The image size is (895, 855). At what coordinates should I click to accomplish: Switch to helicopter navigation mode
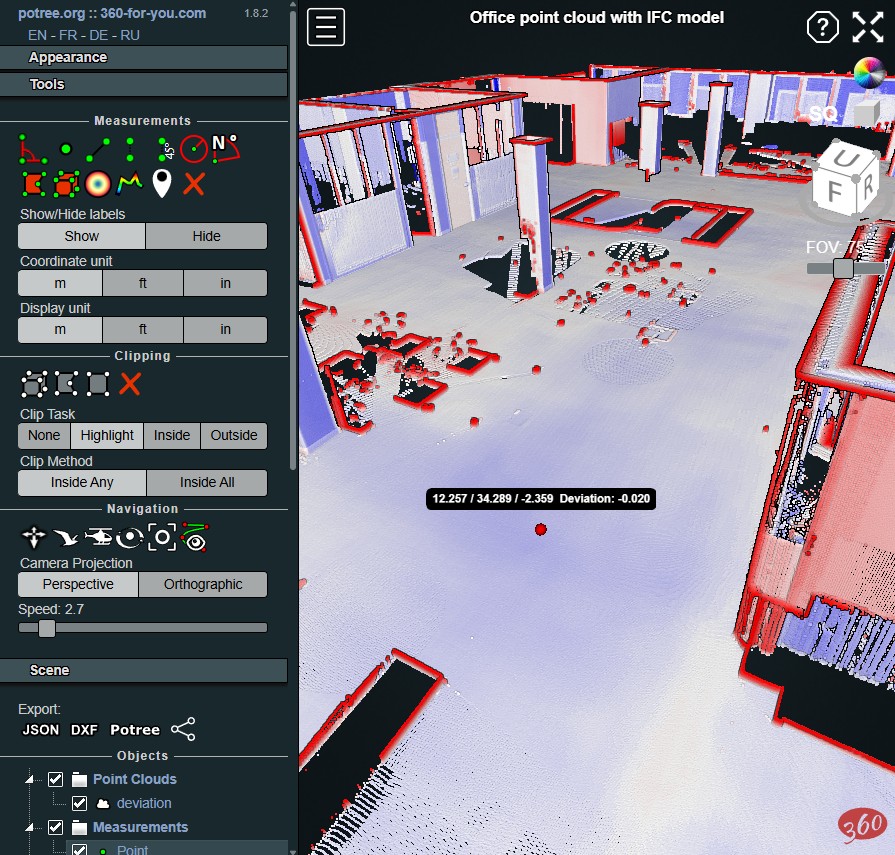pos(98,538)
